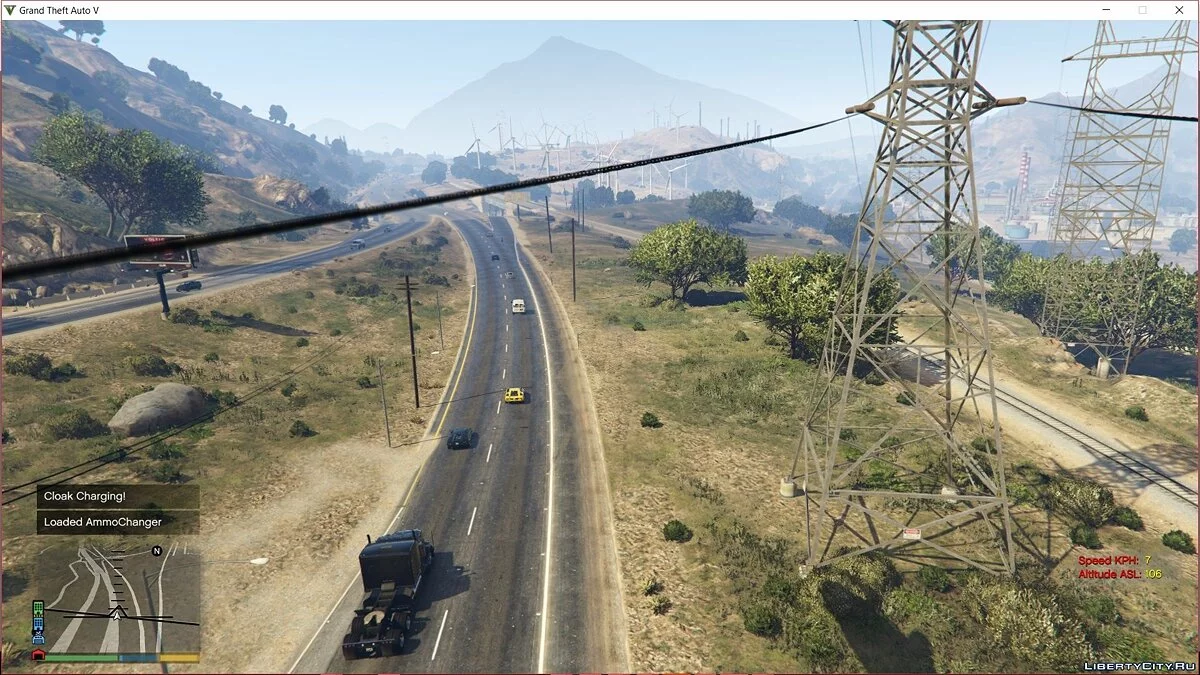The height and width of the screenshot is (675, 1200).
Task: Click the north compass marker on minimap
Action: pyautogui.click(x=157, y=551)
